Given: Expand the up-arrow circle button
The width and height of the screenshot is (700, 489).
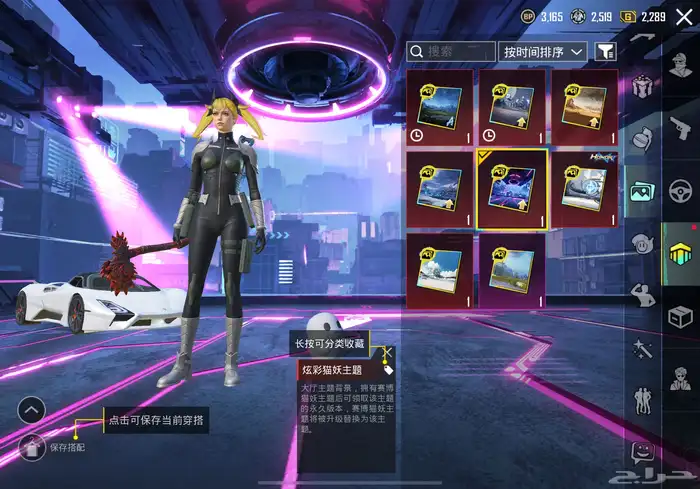Looking at the screenshot, I should [31, 409].
